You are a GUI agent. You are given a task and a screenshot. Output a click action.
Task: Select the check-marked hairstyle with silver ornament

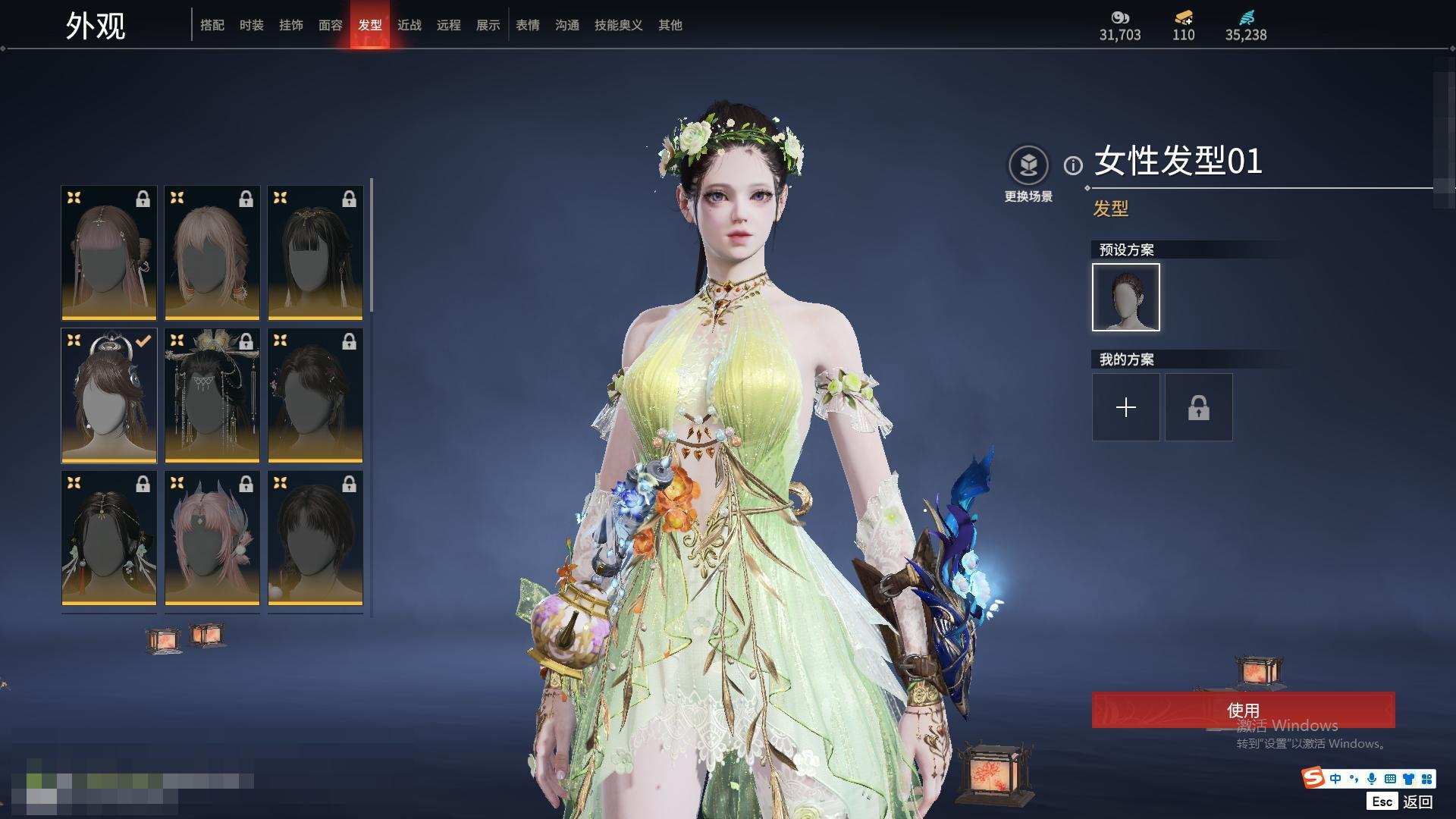[109, 395]
